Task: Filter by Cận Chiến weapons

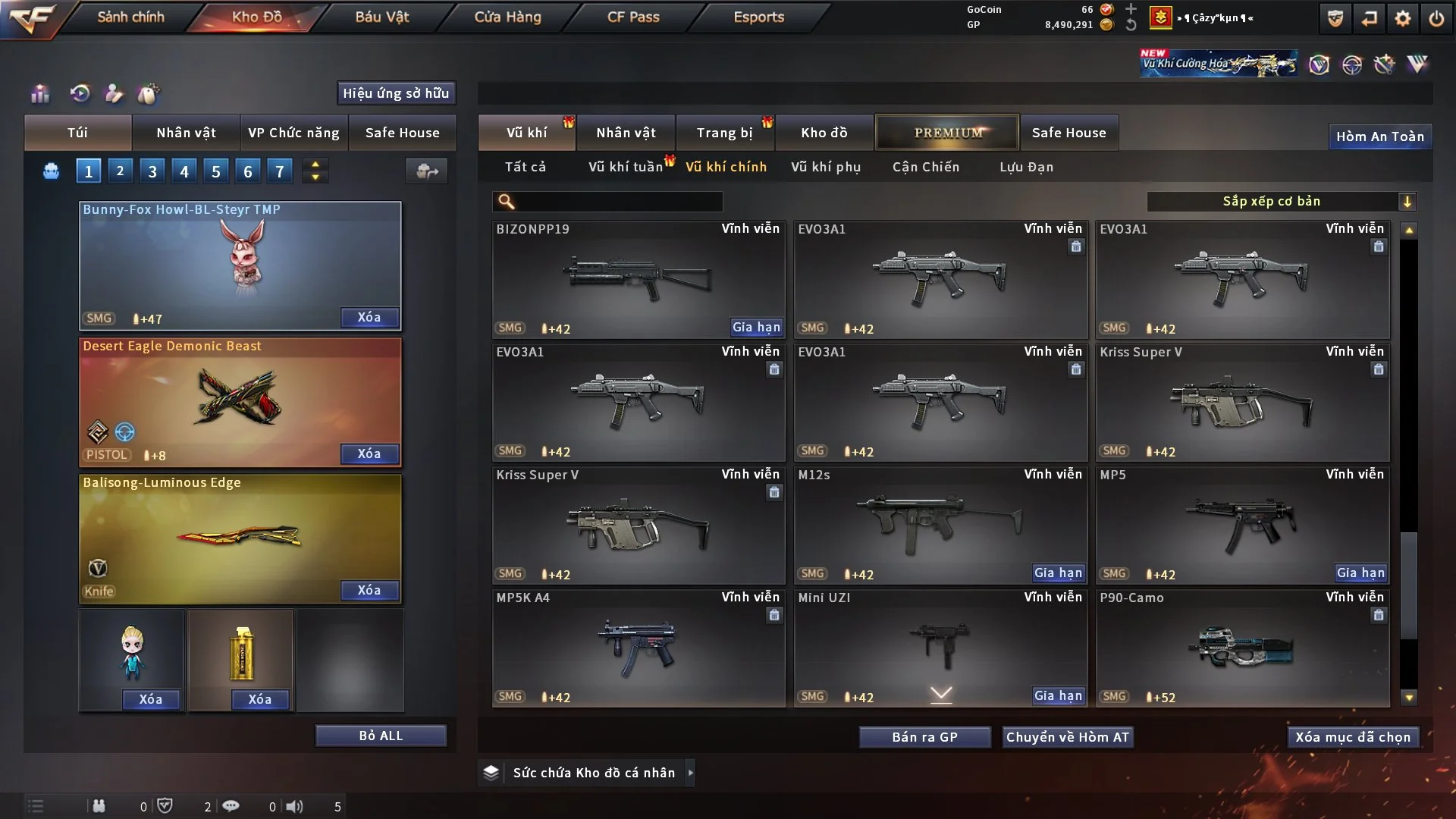Action: [x=926, y=167]
